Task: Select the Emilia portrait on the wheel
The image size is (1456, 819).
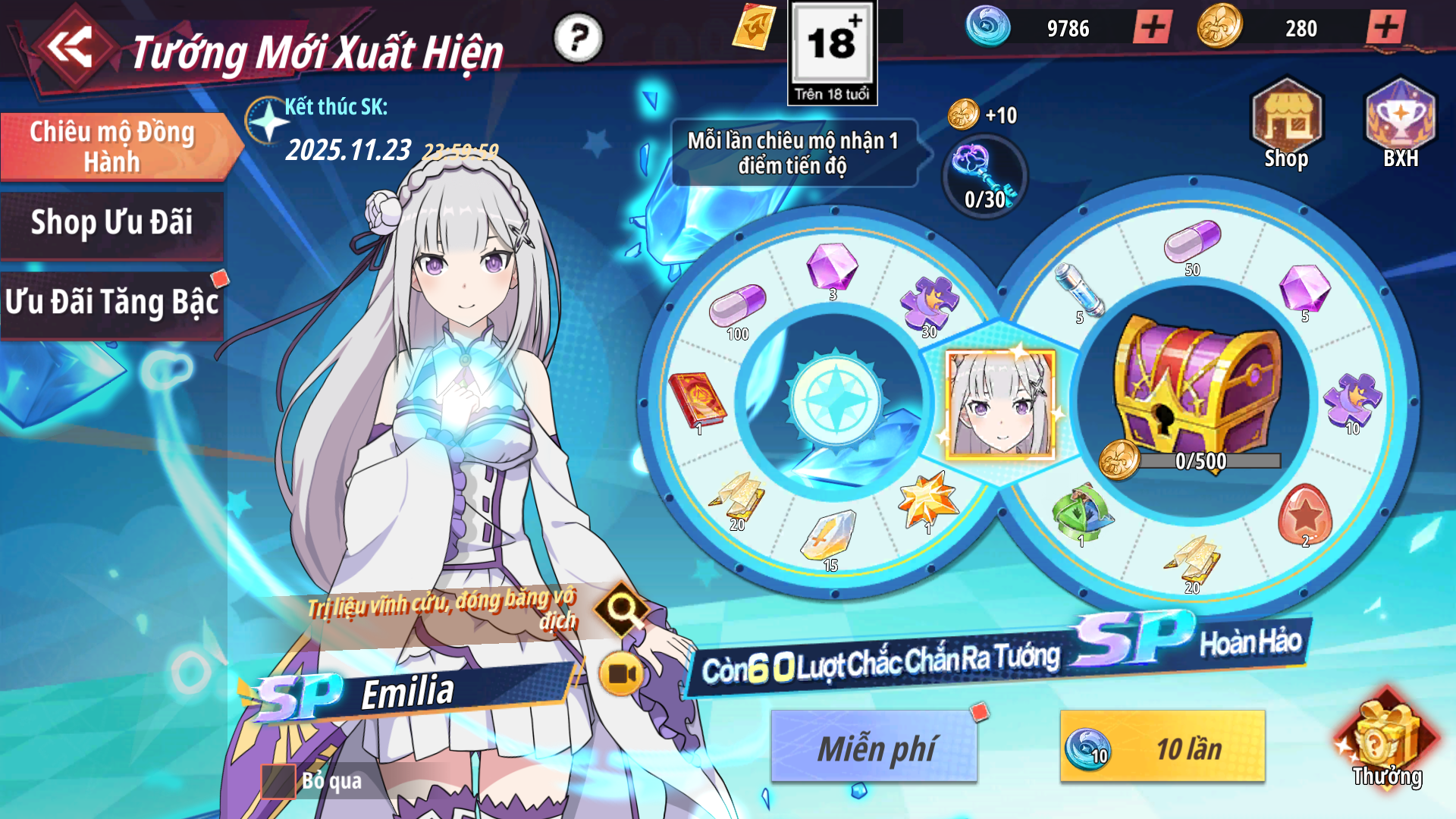Action: click(x=1000, y=404)
